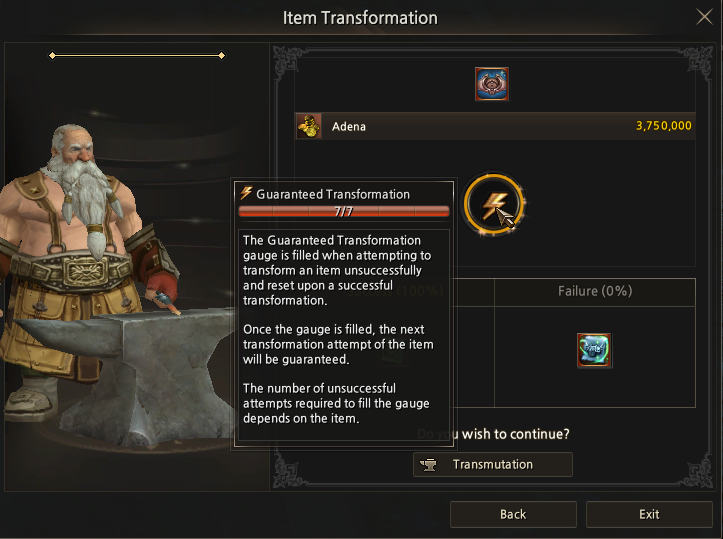Activate the Guaranteed Transformation lightning icon

pos(494,203)
